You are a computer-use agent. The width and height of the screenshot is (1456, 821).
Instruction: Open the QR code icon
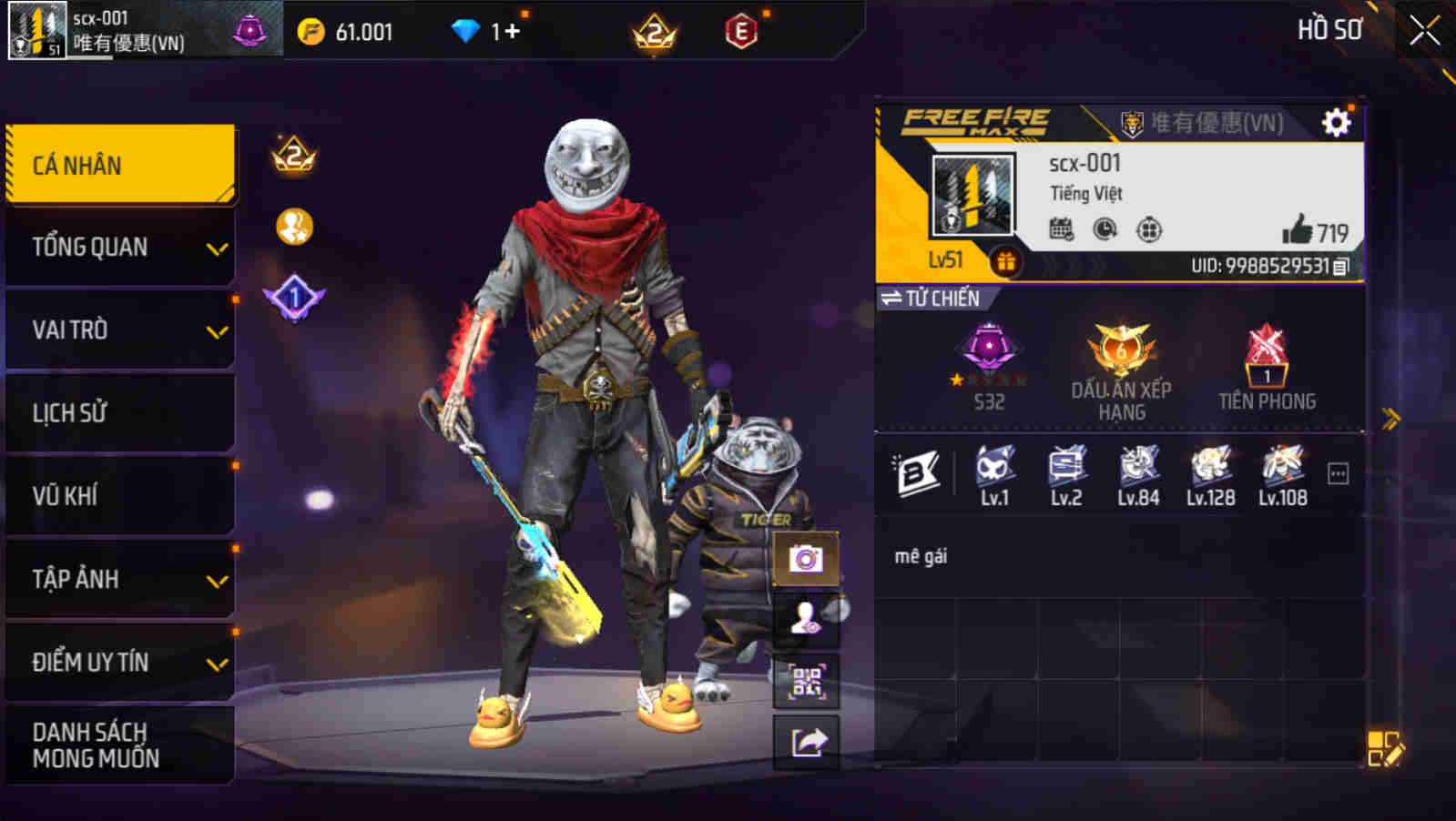(x=807, y=682)
